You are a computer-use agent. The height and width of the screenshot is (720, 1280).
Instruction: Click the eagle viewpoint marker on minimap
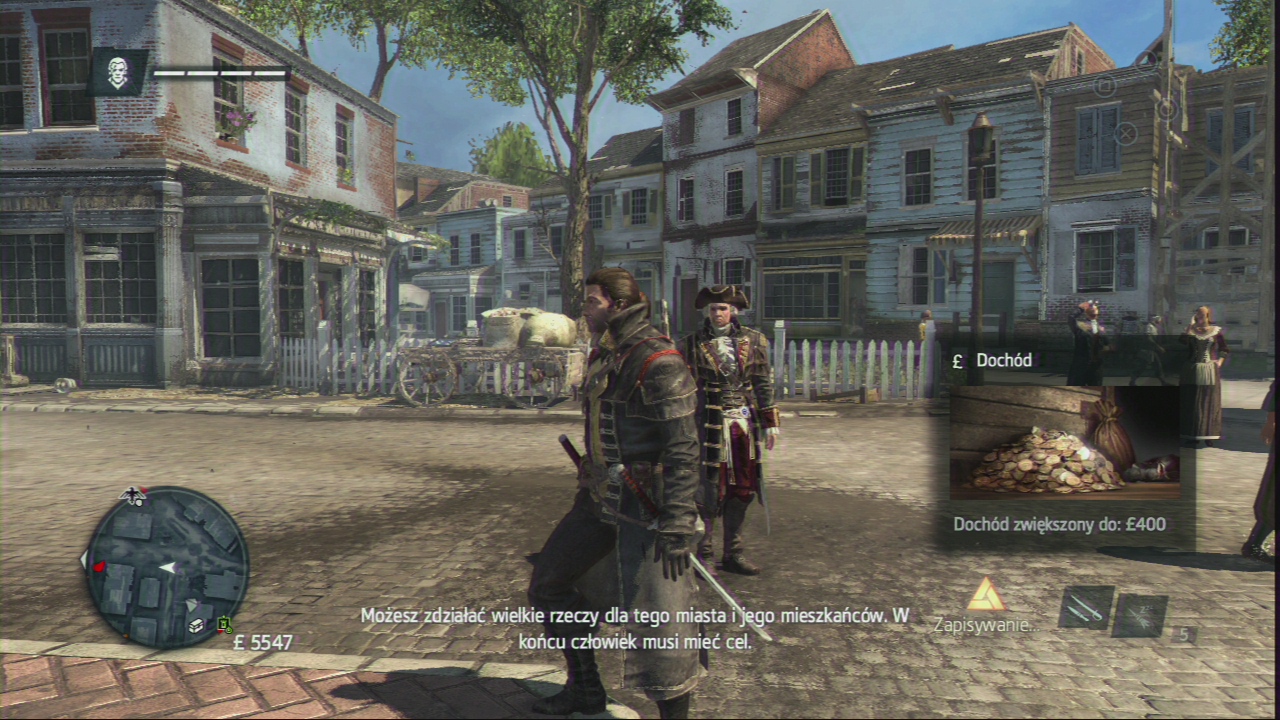[132, 495]
